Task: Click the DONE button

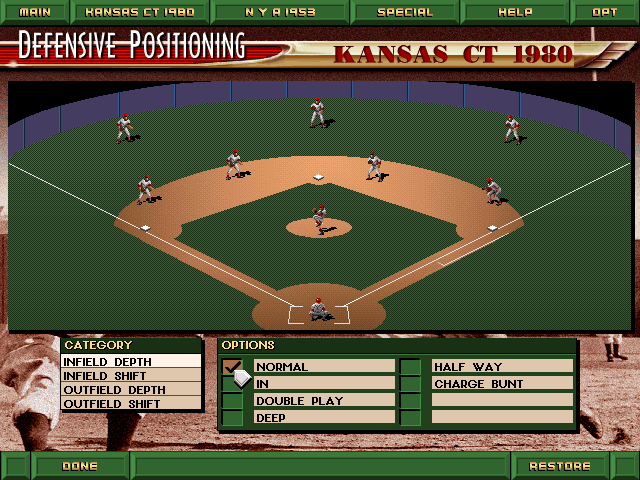Action: (x=80, y=466)
